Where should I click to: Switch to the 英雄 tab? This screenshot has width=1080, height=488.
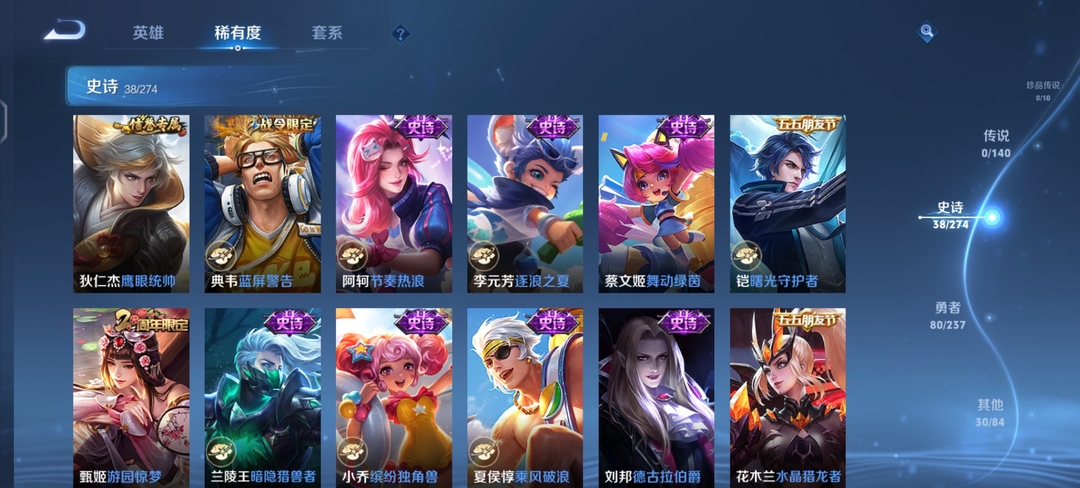[148, 33]
